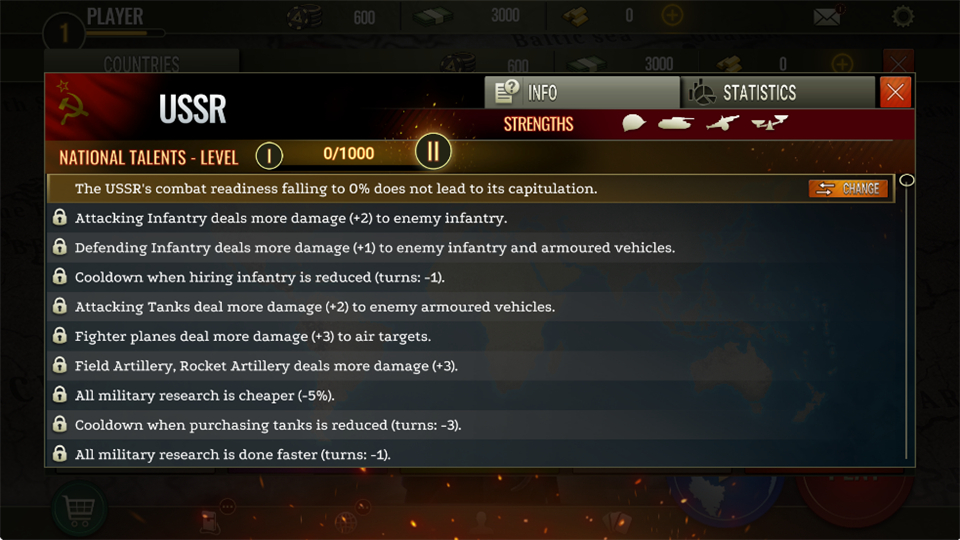The height and width of the screenshot is (540, 960).
Task: Open the Statistics tab
Action: (778, 93)
